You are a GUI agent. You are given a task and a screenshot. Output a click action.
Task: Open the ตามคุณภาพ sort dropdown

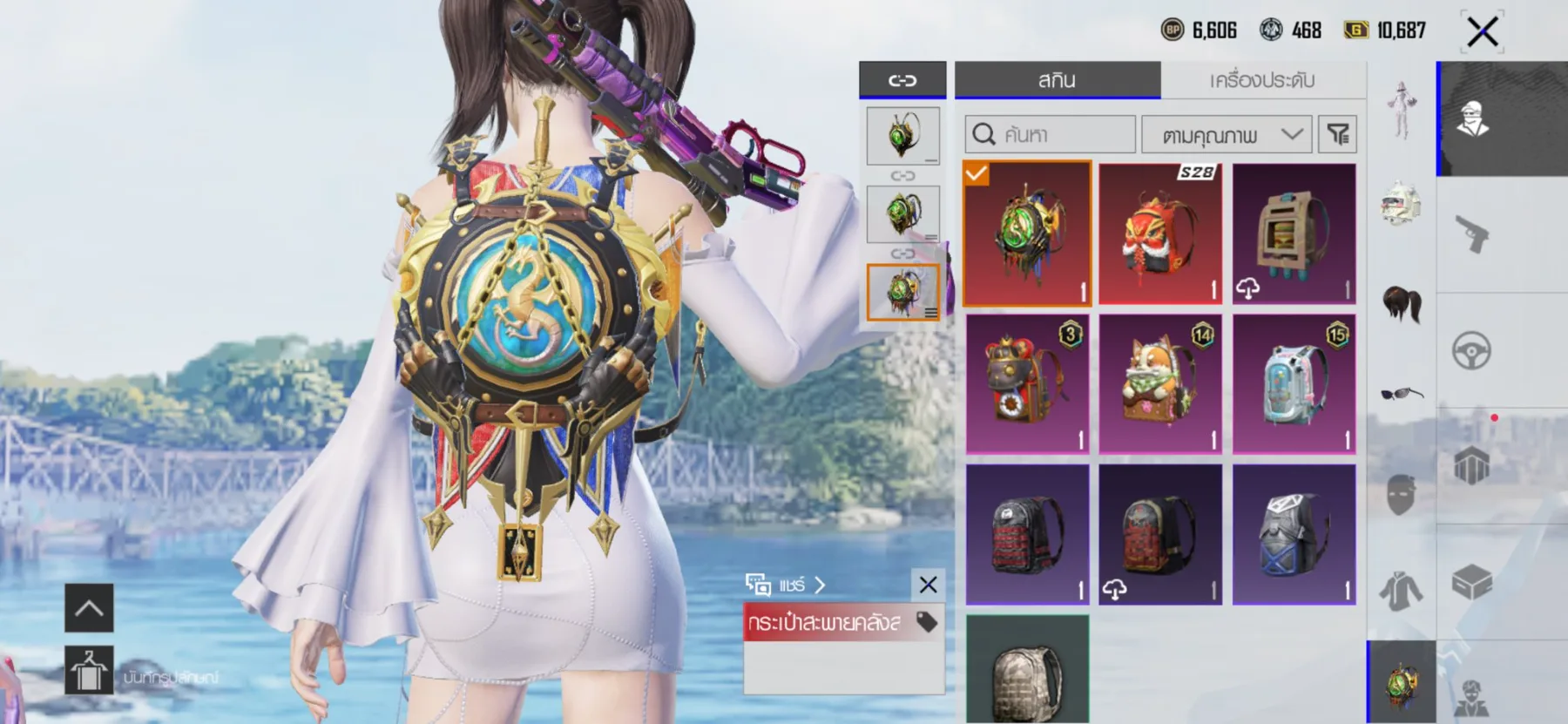pyautogui.click(x=1226, y=135)
